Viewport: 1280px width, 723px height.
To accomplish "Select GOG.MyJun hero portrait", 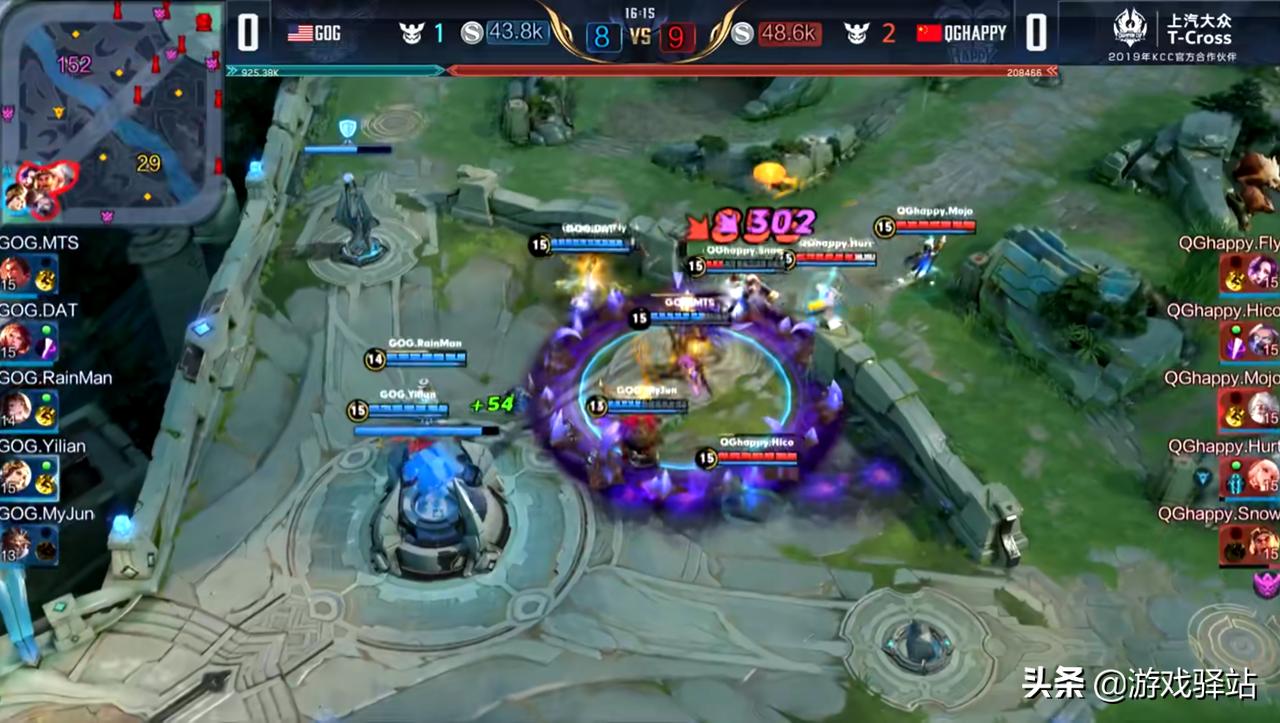I will (x=16, y=545).
